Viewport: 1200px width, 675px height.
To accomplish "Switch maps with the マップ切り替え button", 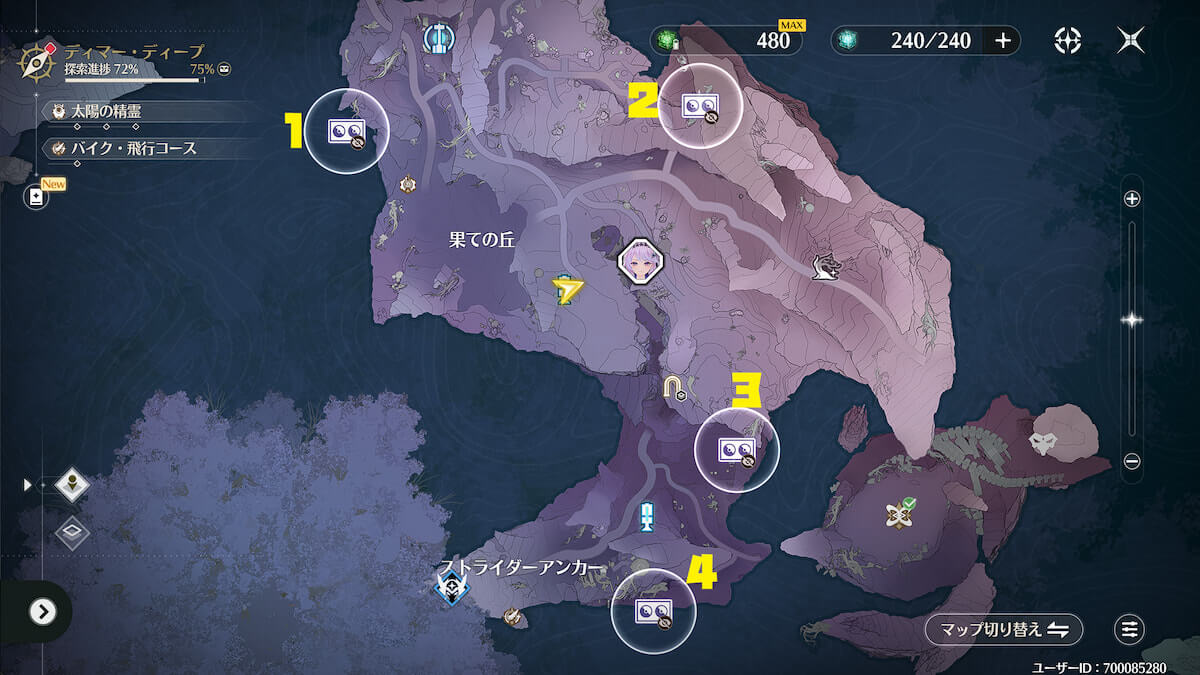I will (1003, 629).
